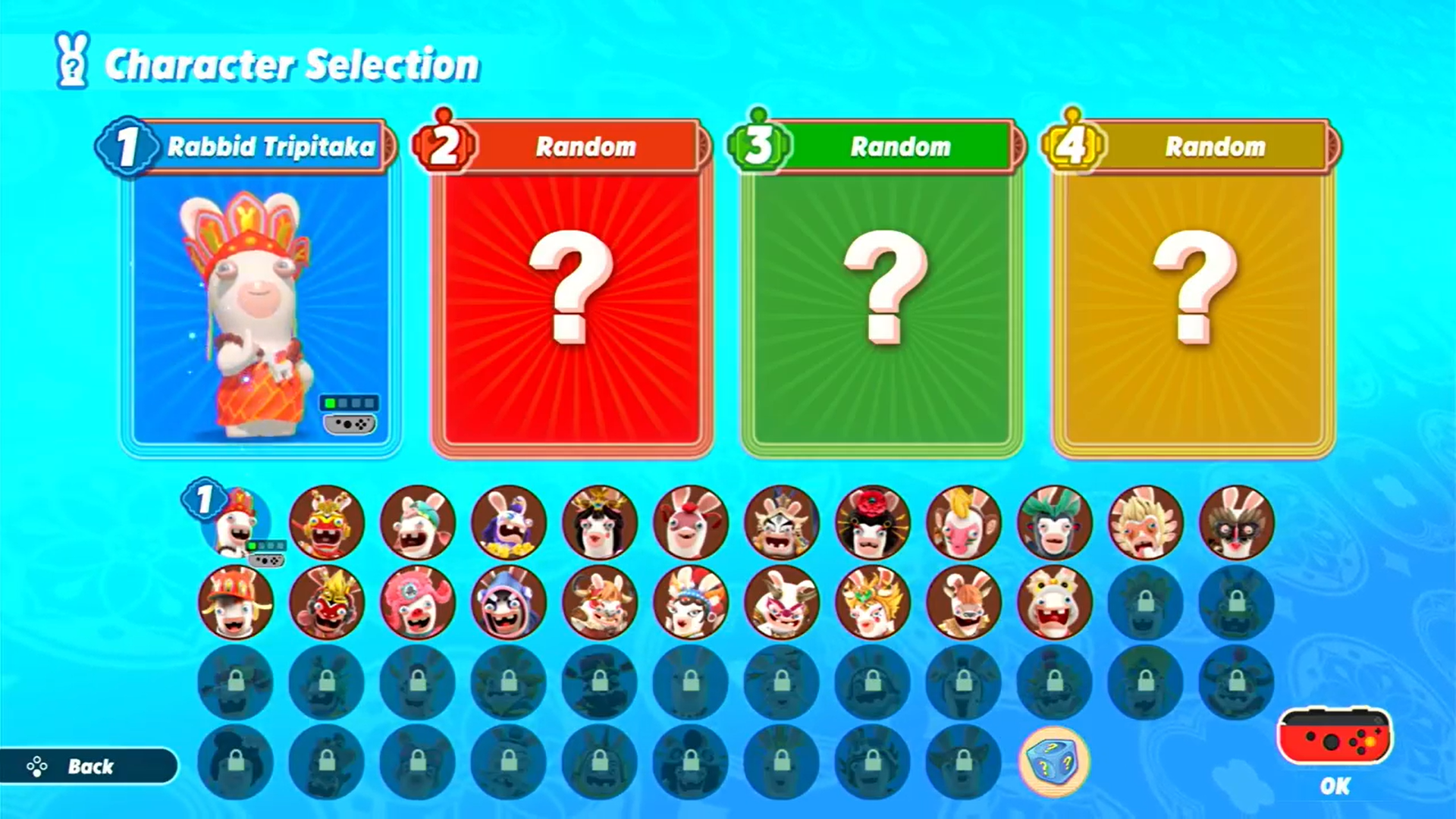Select the opera-mask glasses rabbid portrait
This screenshot has height=819, width=1456.
pyautogui.click(x=1237, y=522)
